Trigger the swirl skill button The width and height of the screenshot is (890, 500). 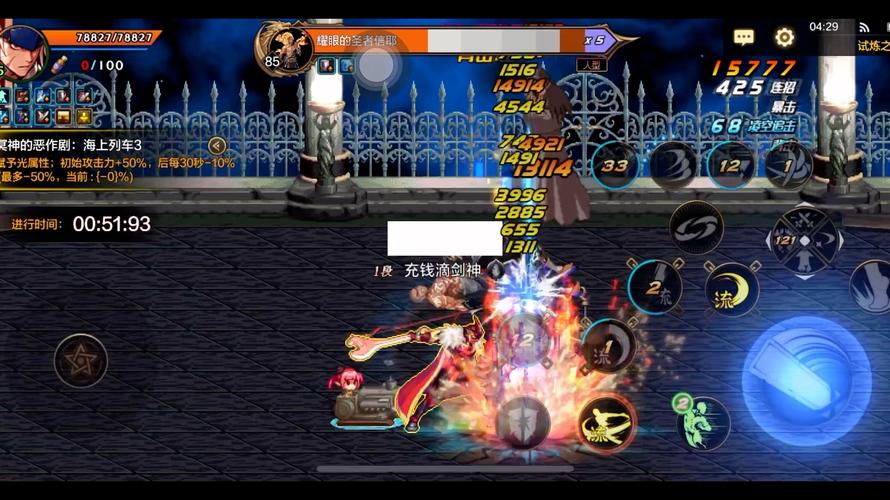696,229
